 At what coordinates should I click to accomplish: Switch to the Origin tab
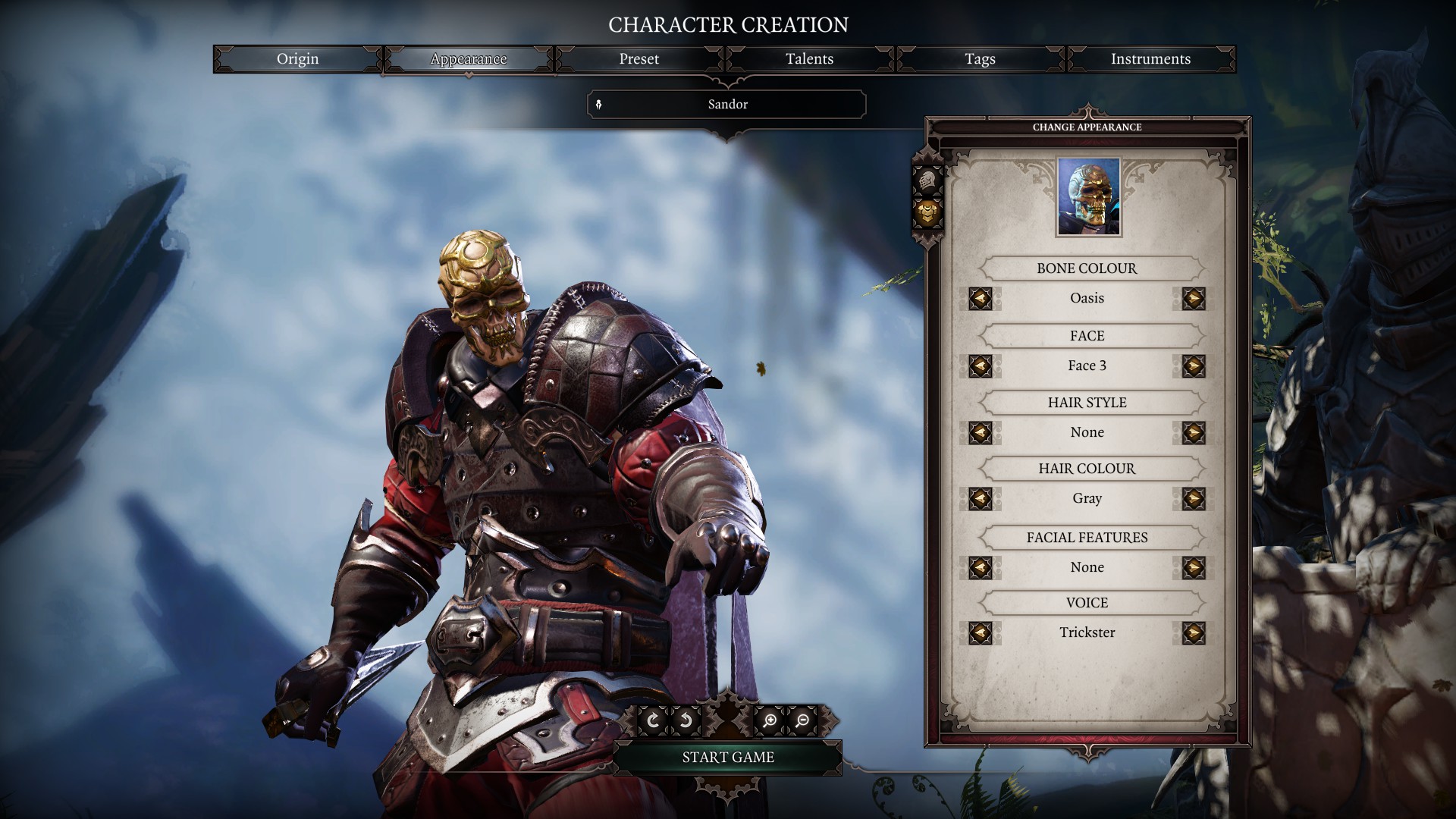coord(297,59)
